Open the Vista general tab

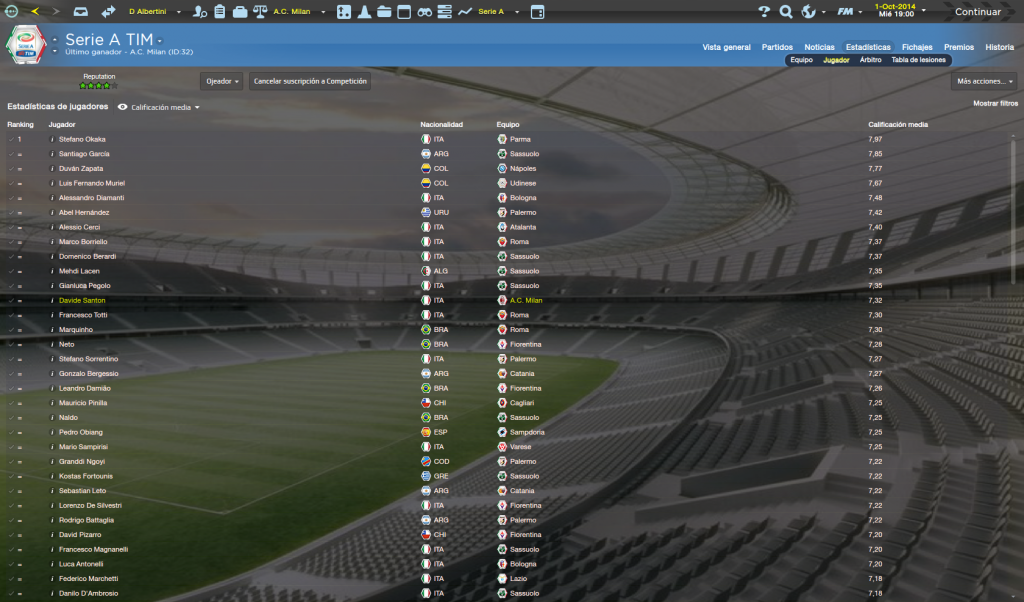tap(726, 47)
